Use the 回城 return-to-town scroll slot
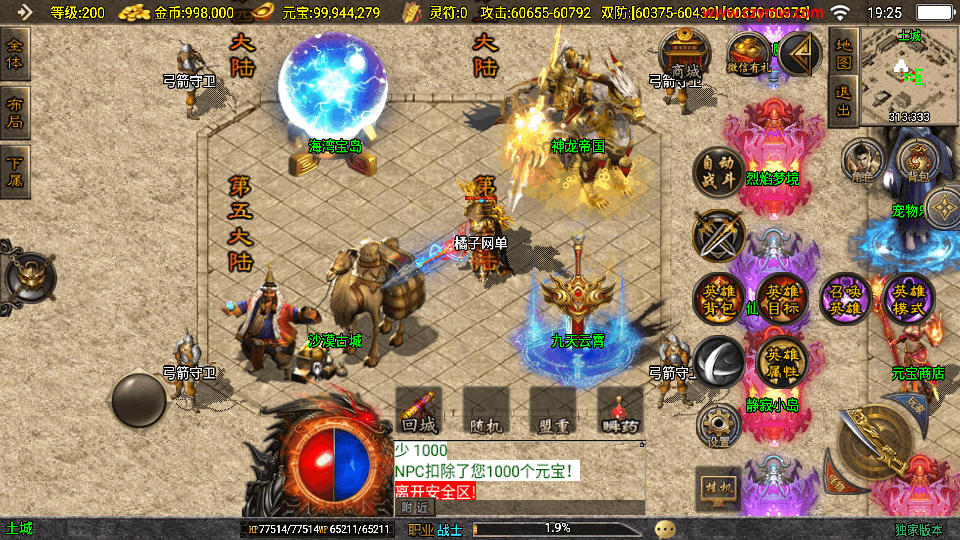This screenshot has height=540, width=960. tap(418, 412)
